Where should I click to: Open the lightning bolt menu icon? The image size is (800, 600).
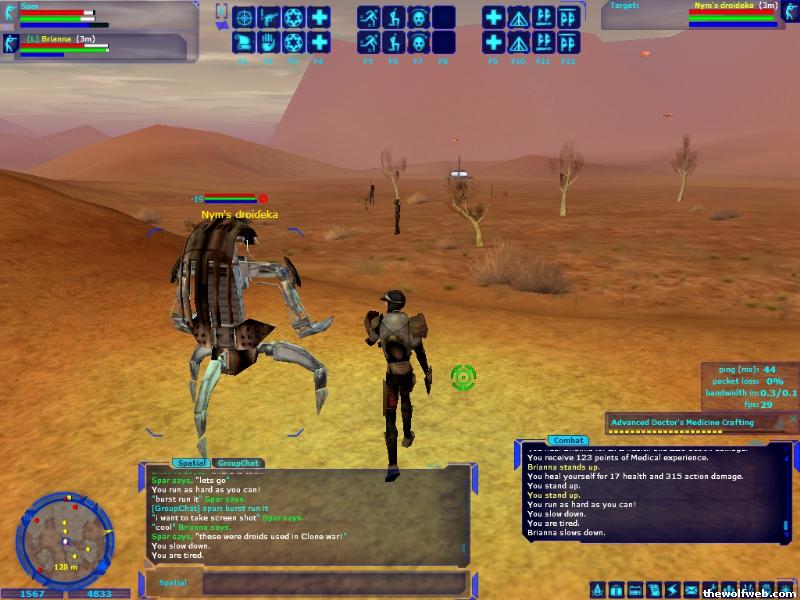672,590
